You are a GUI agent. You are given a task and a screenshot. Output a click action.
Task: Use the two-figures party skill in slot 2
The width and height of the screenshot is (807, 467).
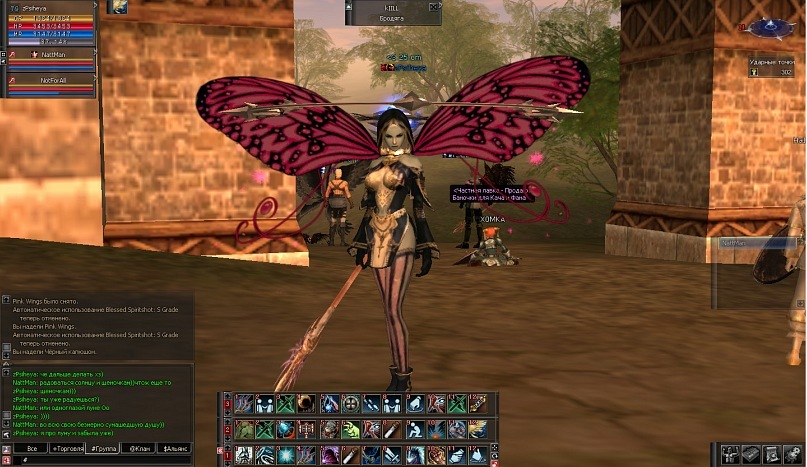pos(265,404)
